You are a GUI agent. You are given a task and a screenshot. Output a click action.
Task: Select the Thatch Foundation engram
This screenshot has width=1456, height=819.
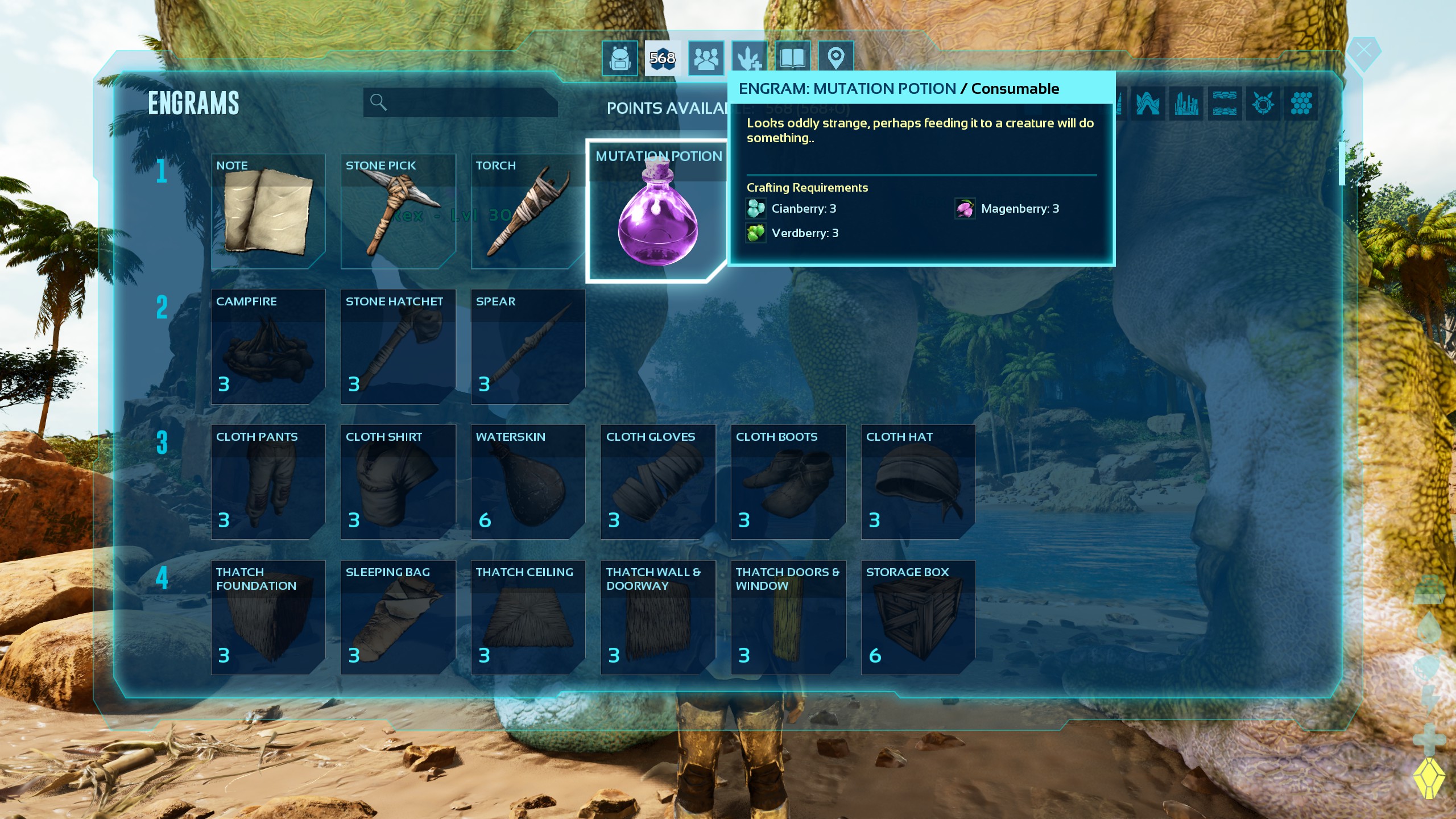coord(268,618)
